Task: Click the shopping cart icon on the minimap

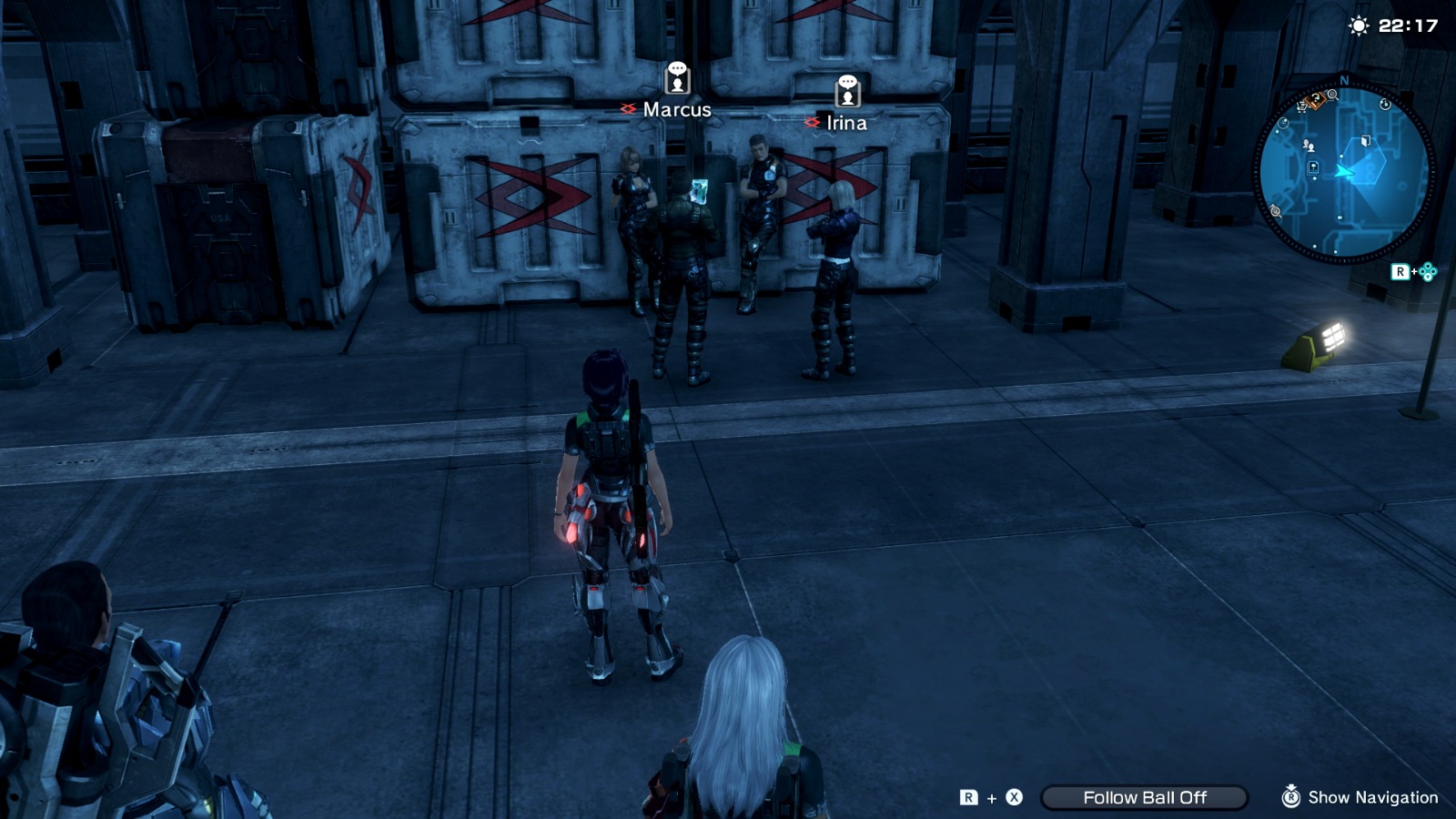Action: [1302, 106]
